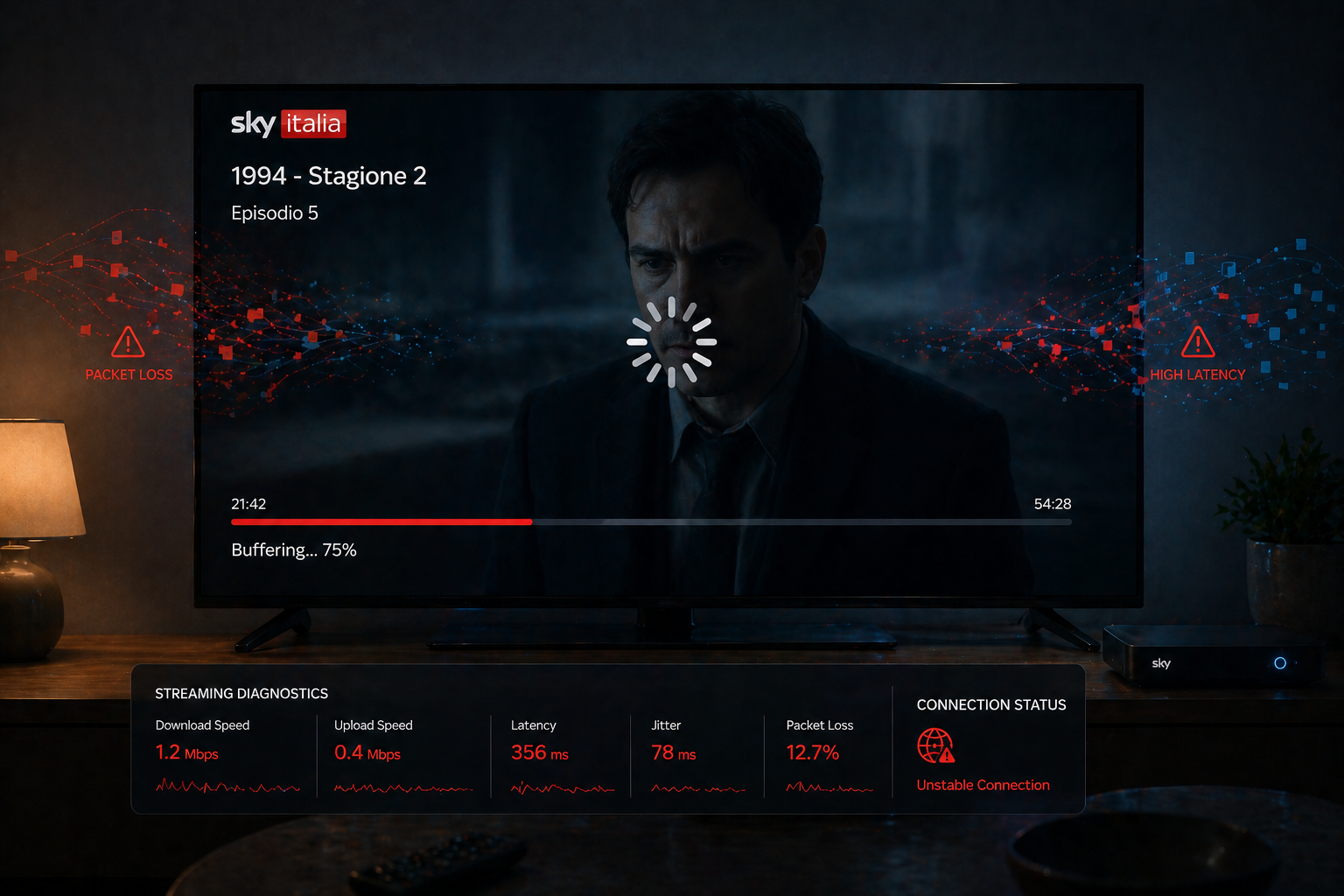Toggle the Unstable Connection status indicator
Image resolution: width=1344 pixels, height=896 pixels.
[982, 785]
